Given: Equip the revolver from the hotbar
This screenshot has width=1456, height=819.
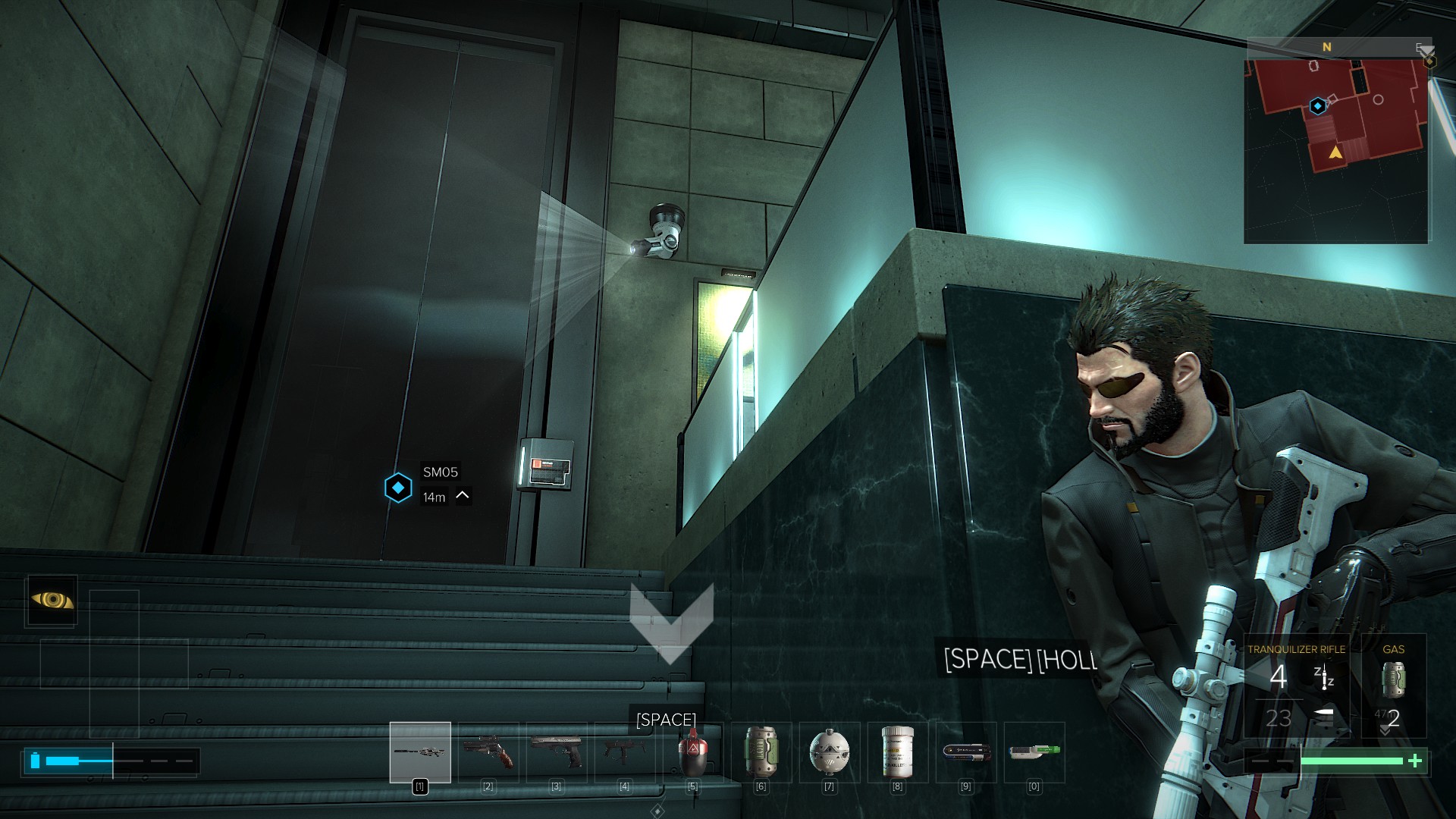Looking at the screenshot, I should click(x=488, y=752).
